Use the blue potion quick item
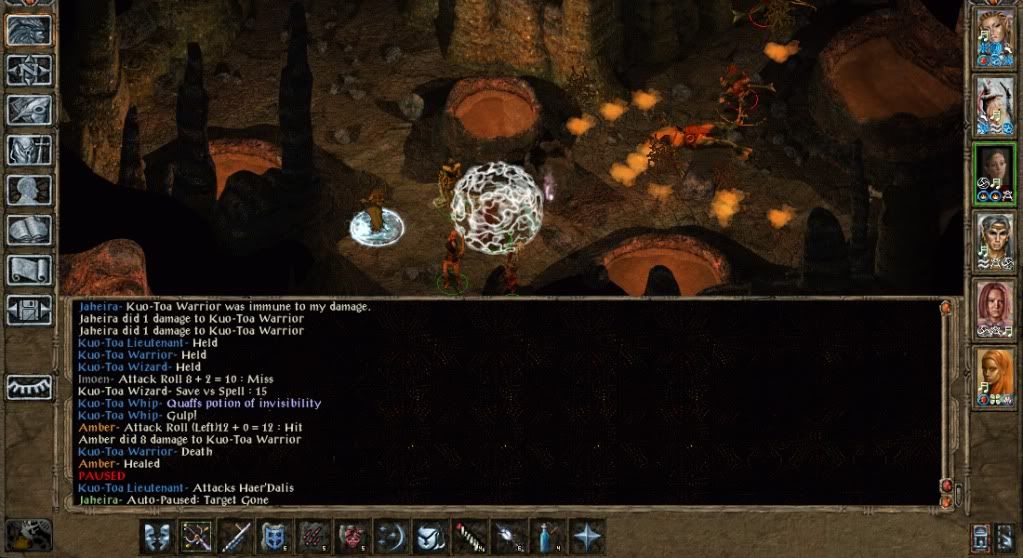 (547, 537)
